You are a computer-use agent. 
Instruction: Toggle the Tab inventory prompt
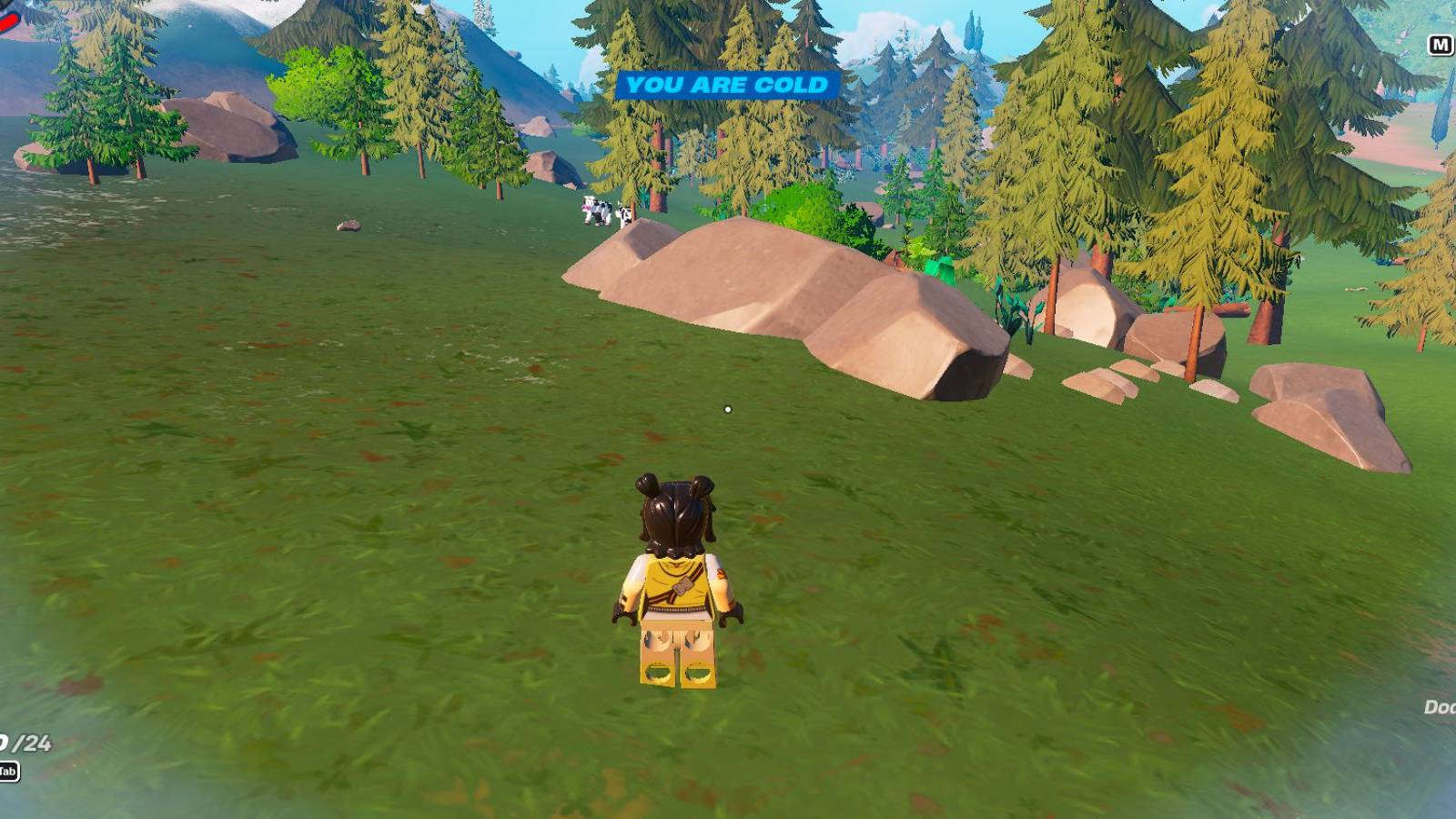[x=9, y=771]
